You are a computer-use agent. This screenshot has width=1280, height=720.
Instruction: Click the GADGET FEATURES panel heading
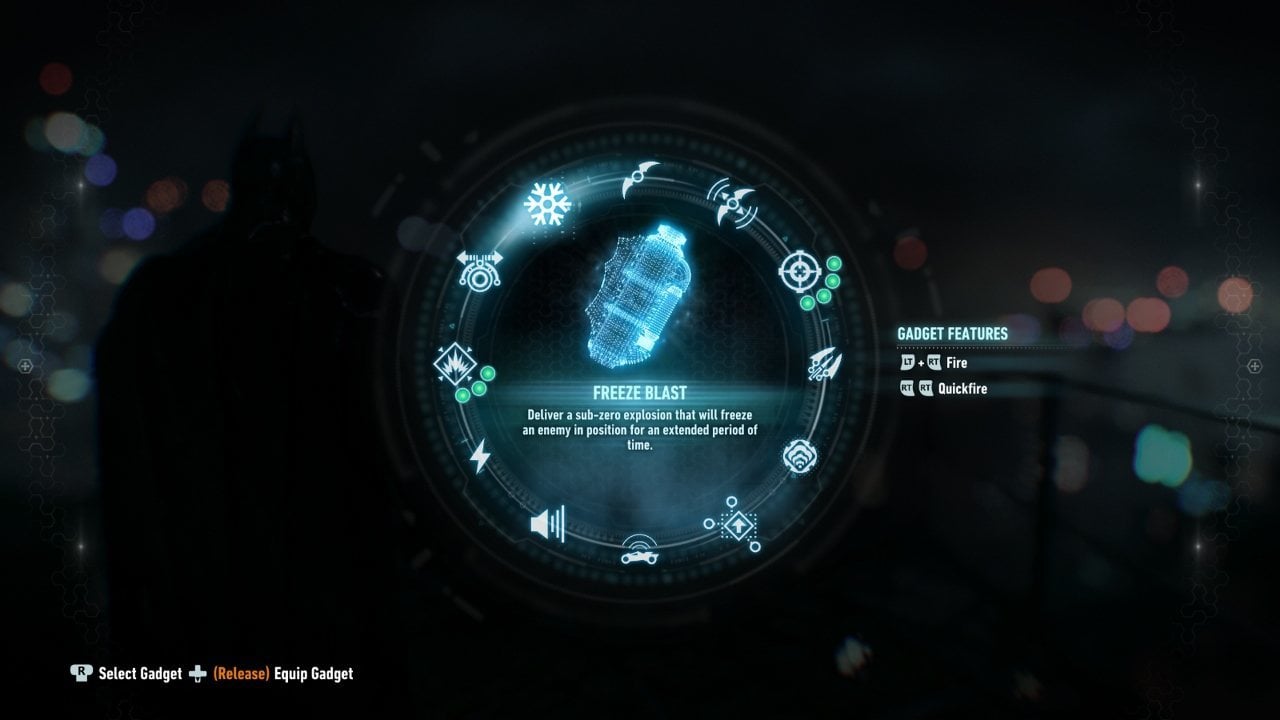coord(954,334)
